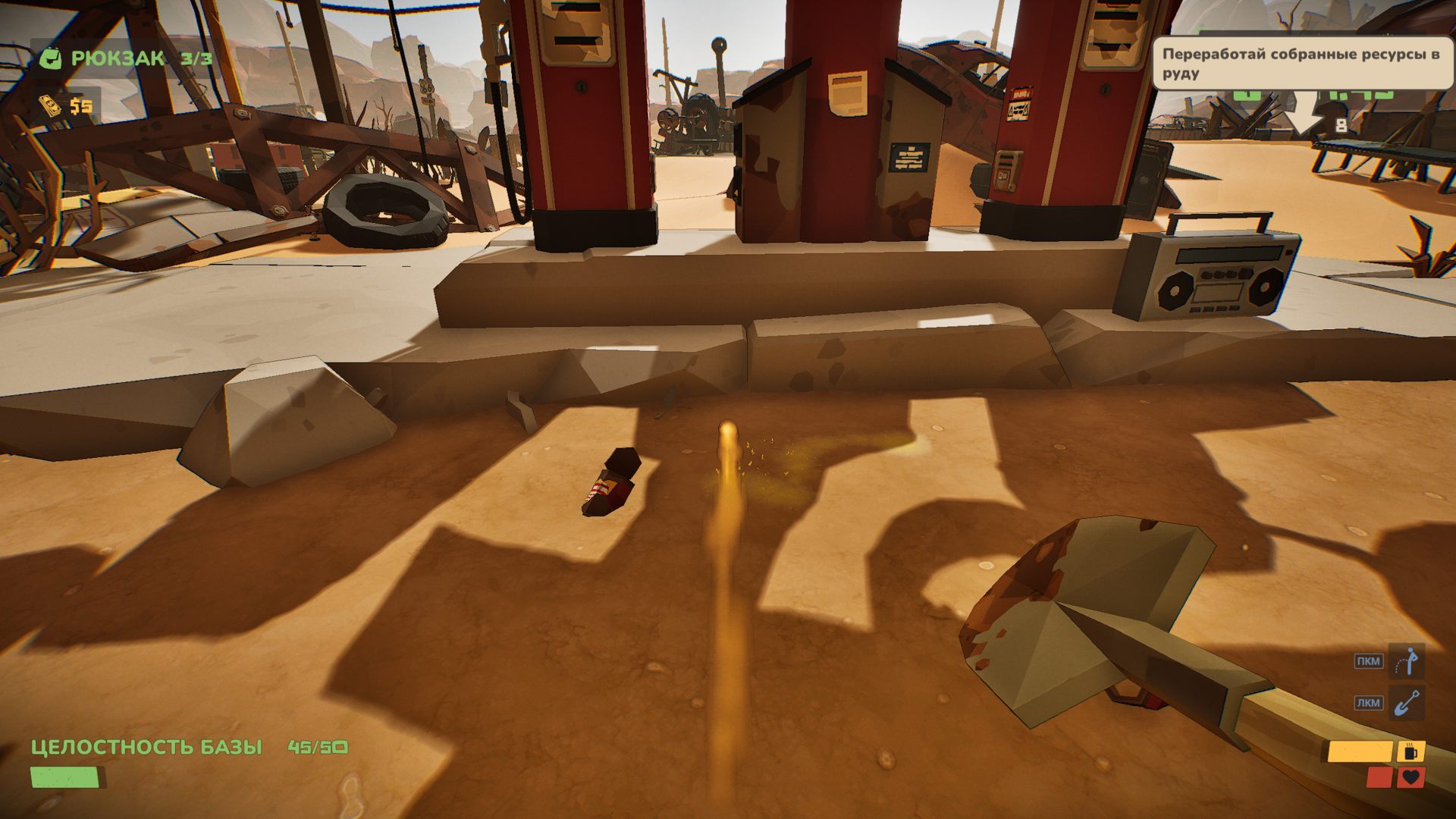Click the green backpack icon
Screen dimensions: 1456x819
50,58
